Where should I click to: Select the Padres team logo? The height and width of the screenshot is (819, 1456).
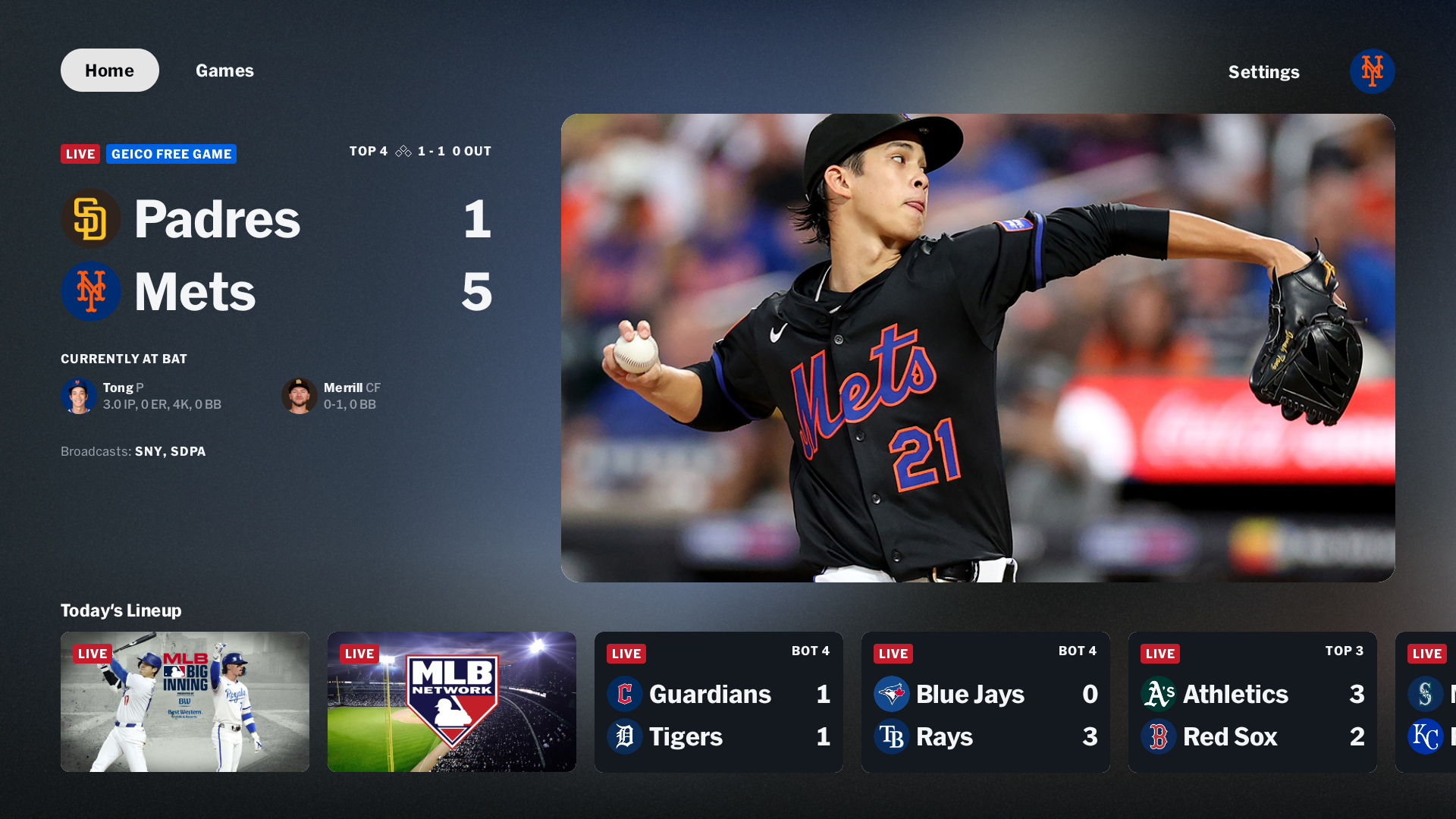point(91,218)
